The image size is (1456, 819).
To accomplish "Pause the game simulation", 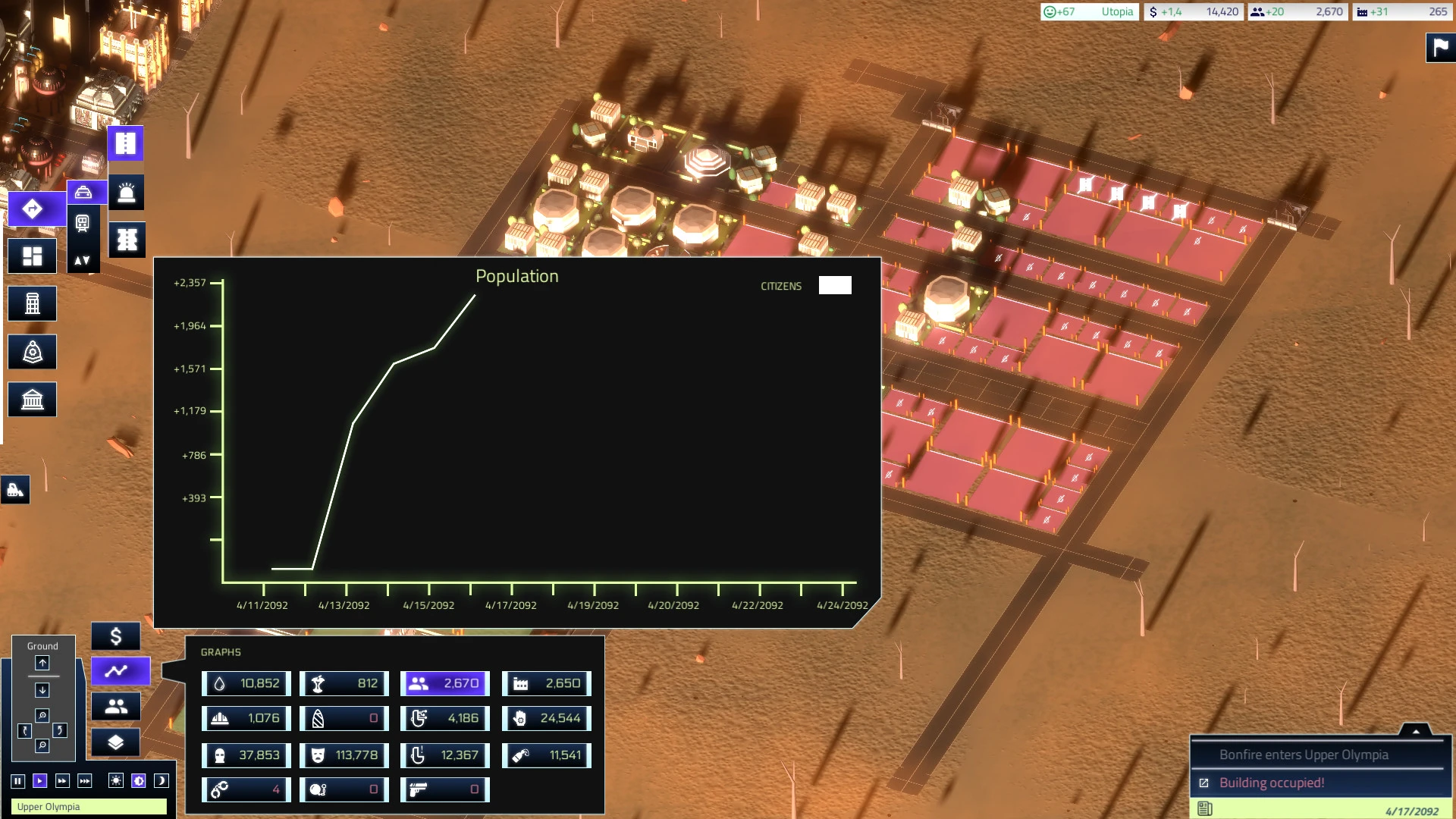I will tap(17, 781).
